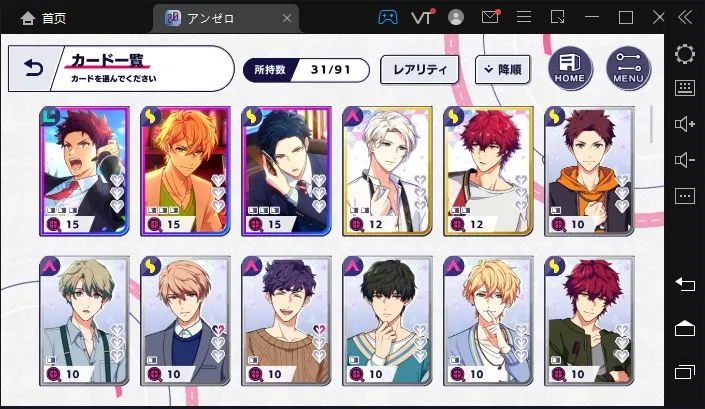The height and width of the screenshot is (409, 705).
Task: Go to the HOME screen
Action: 569,68
